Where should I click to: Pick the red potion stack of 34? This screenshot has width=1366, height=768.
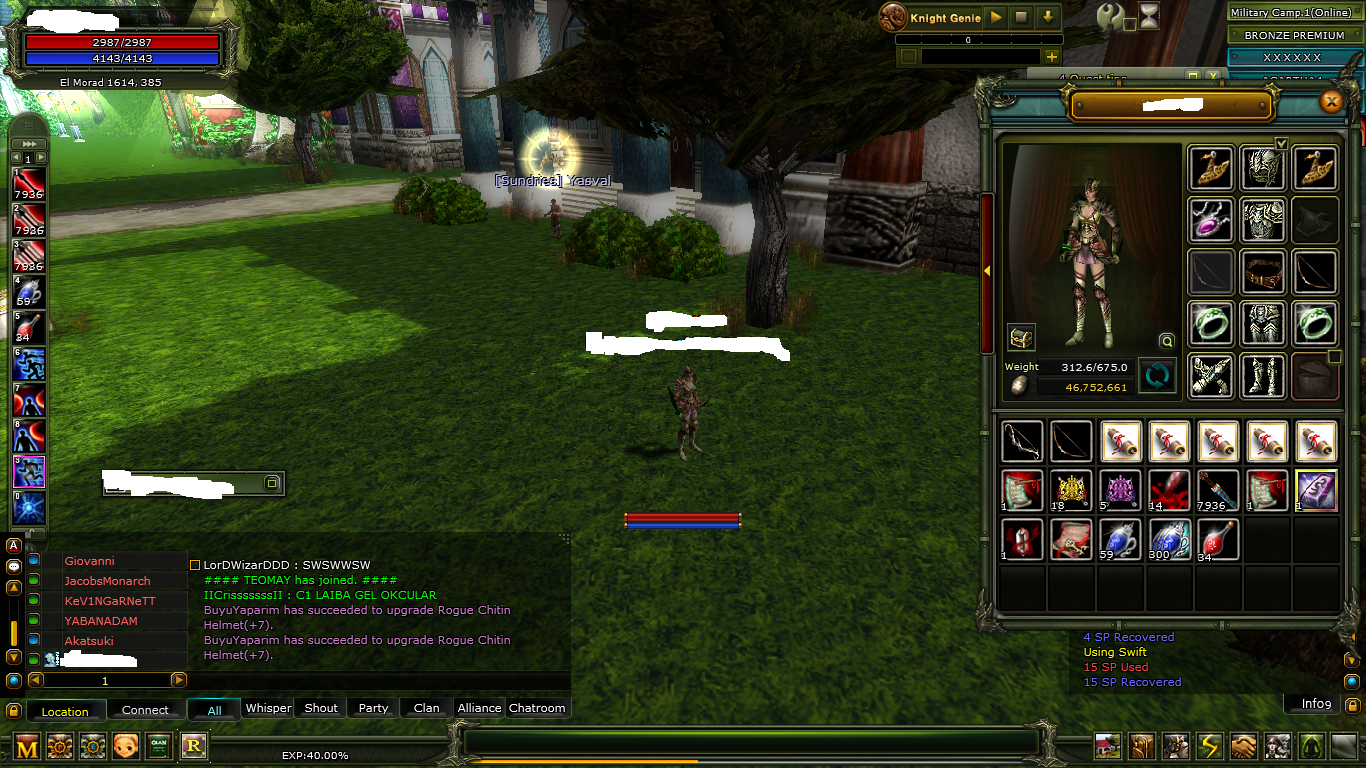click(1219, 540)
